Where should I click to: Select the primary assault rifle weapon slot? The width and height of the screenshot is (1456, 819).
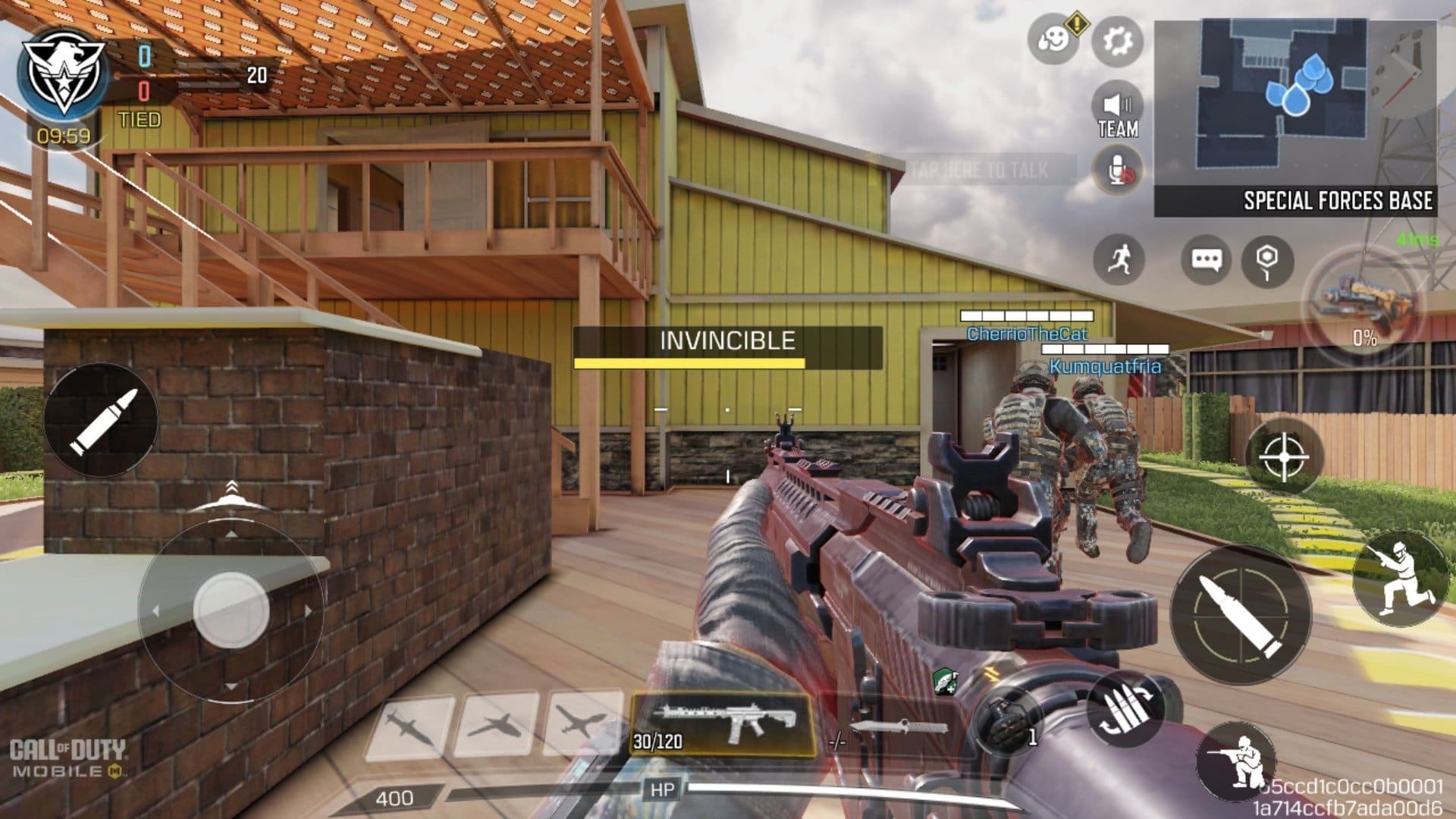(x=723, y=723)
